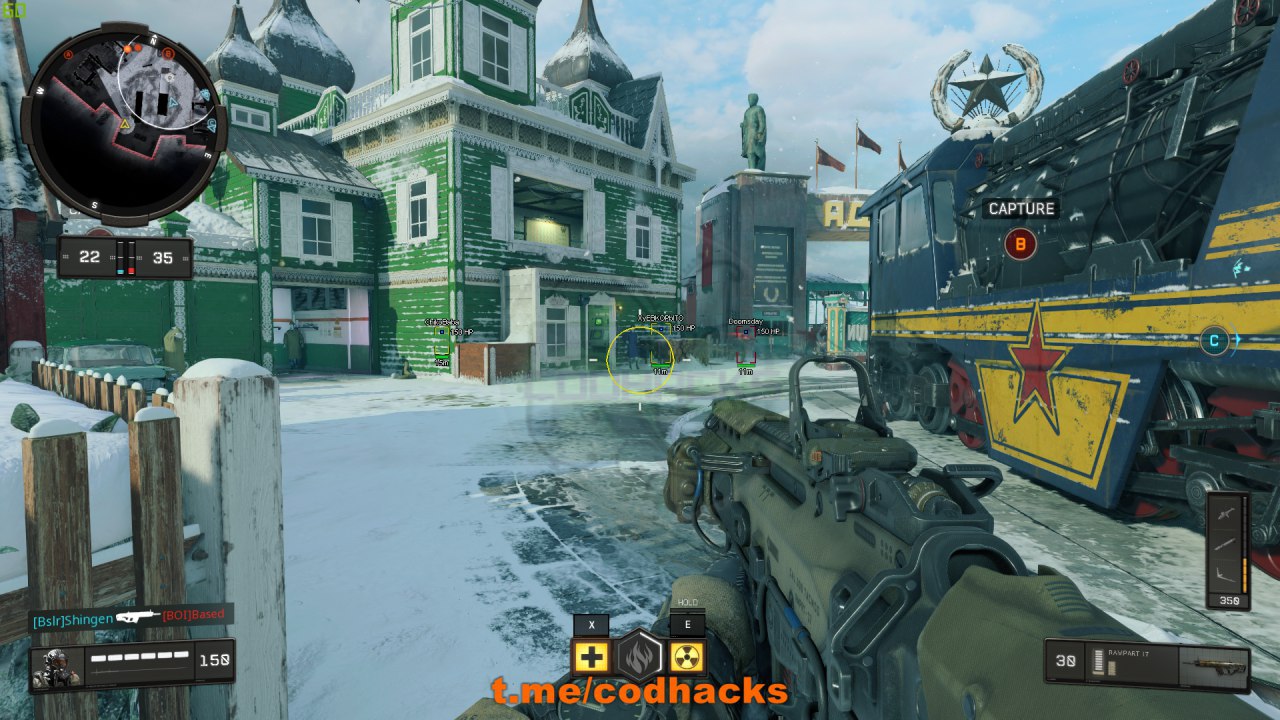Screen dimensions: 1280x720
Task: Open the scorestreaks panel showing 350
Action: coord(1228,550)
